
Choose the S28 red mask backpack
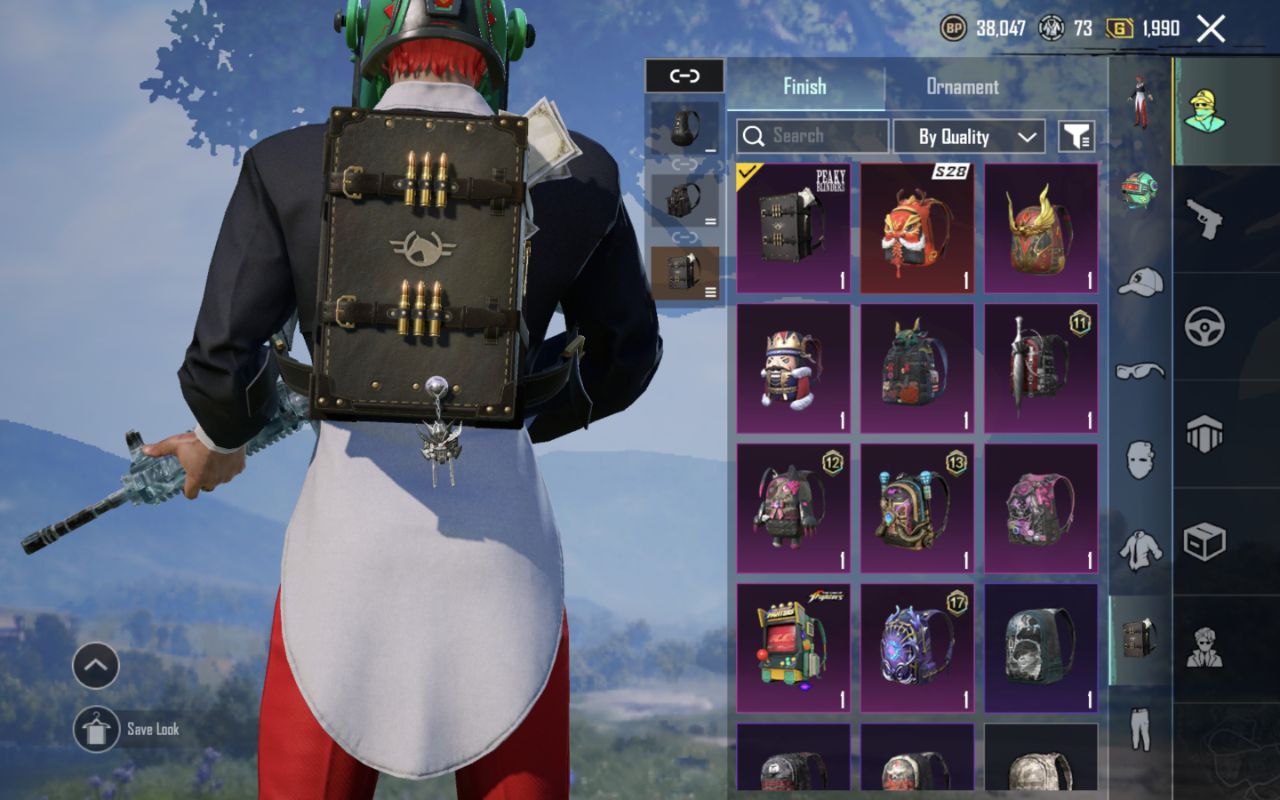917,228
